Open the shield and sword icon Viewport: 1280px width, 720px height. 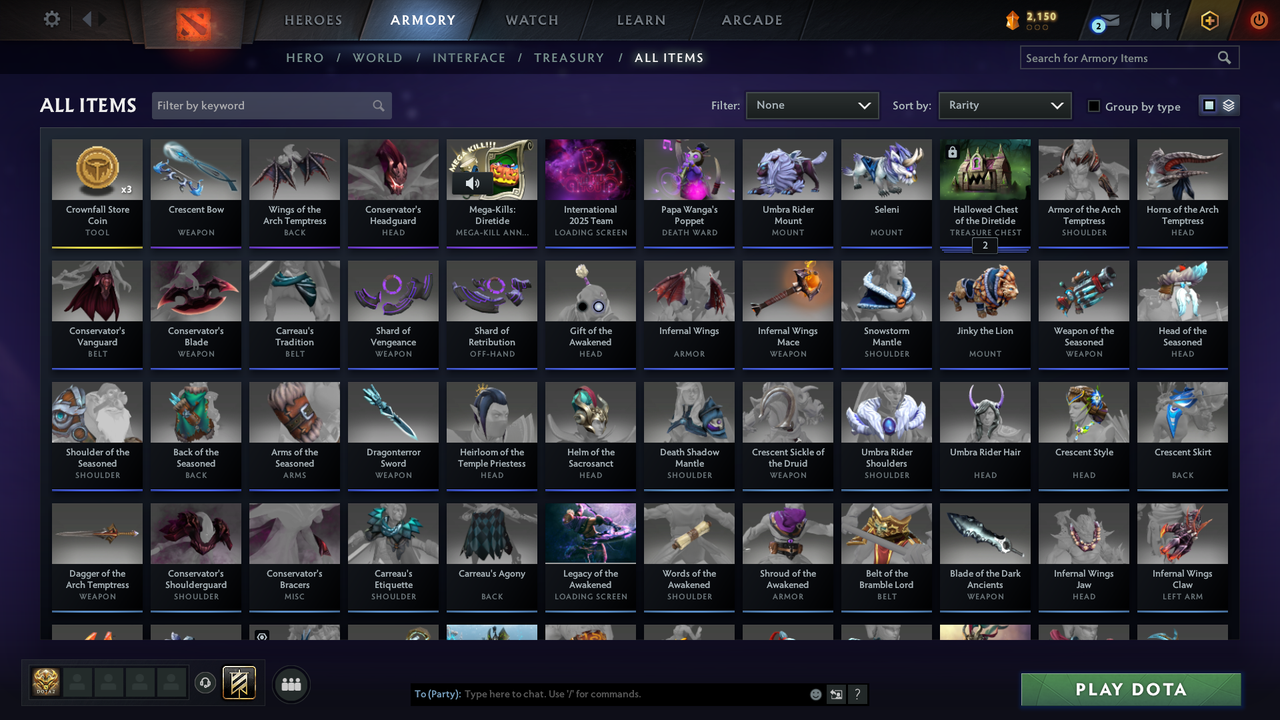tap(1162, 20)
